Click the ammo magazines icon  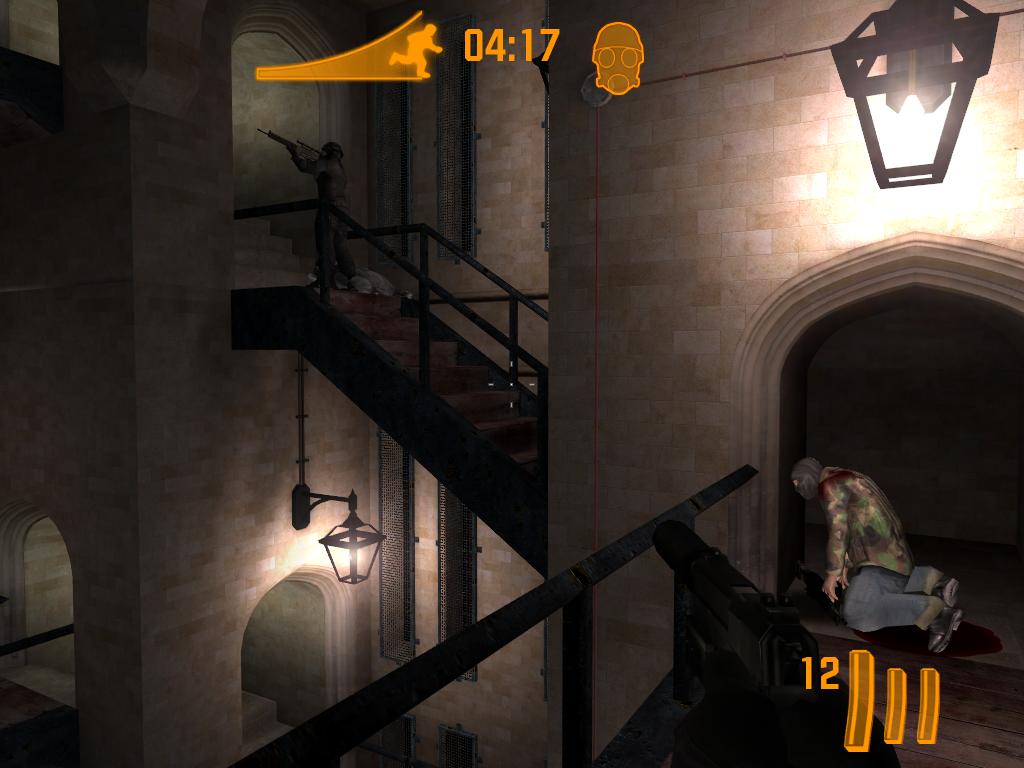click(x=893, y=695)
